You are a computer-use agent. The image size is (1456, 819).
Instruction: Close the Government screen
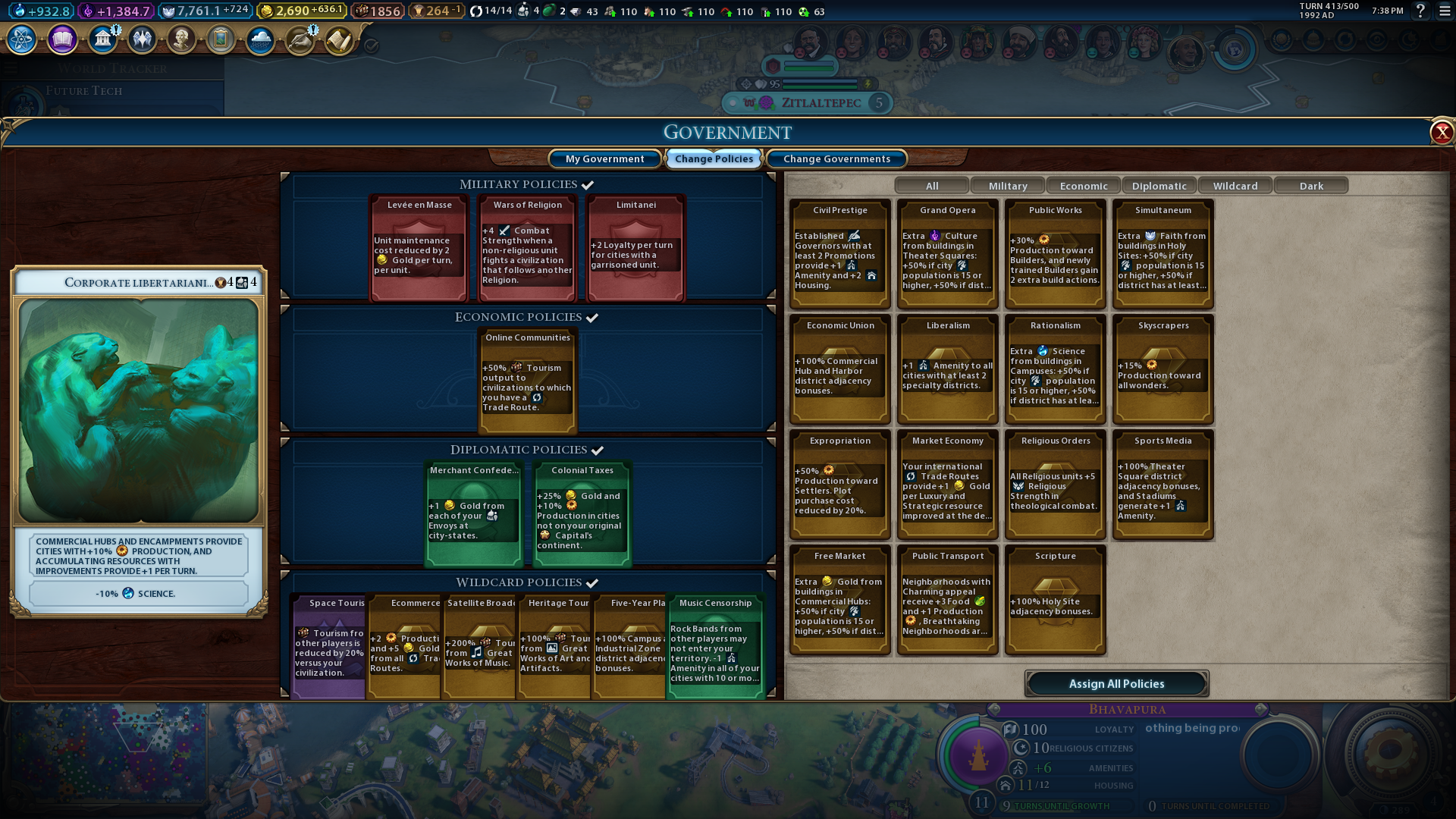(x=1441, y=133)
